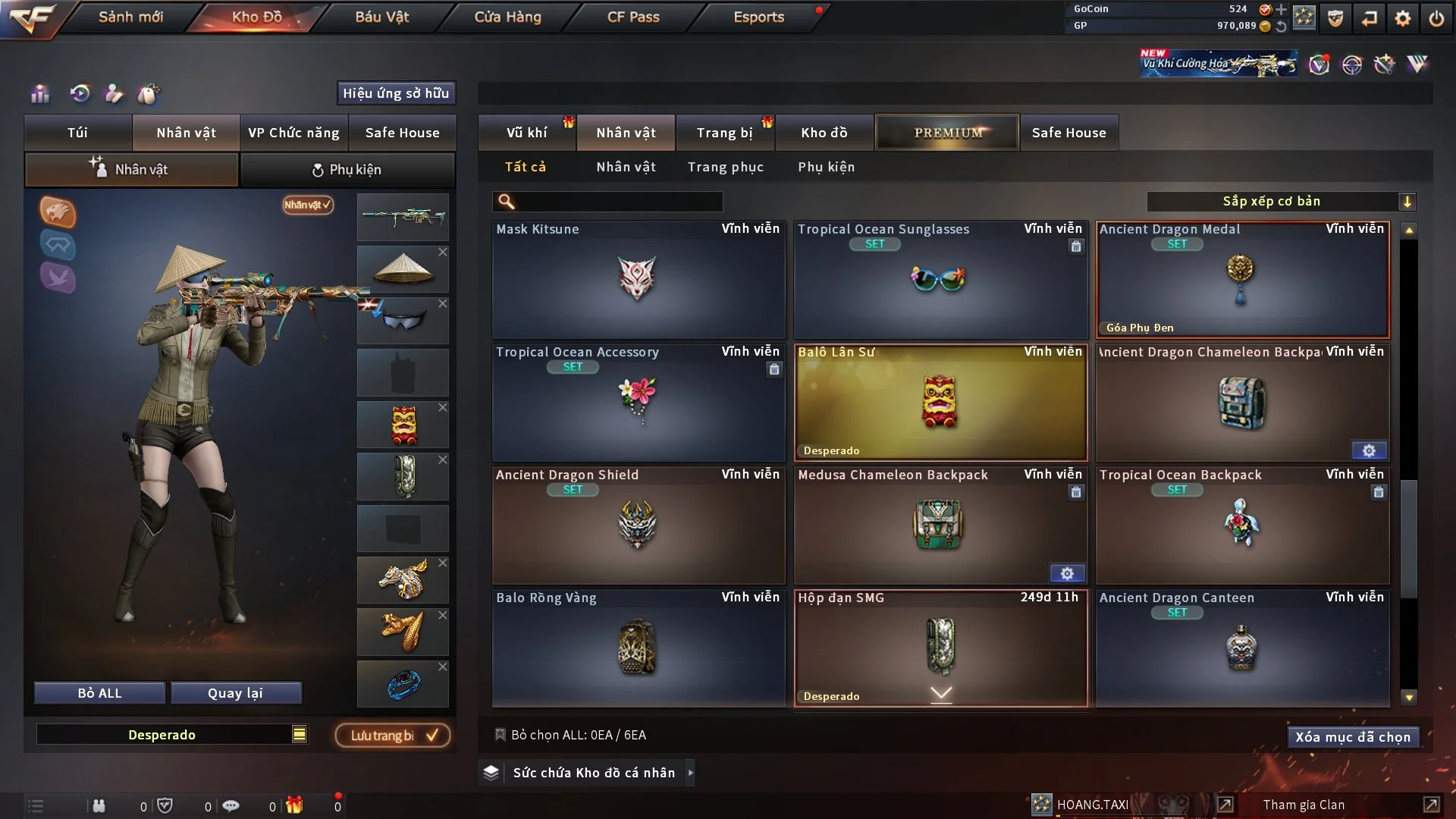Open the Hiệu ứng sở hữu panel
Image resolution: width=1456 pixels, height=819 pixels.
click(395, 93)
